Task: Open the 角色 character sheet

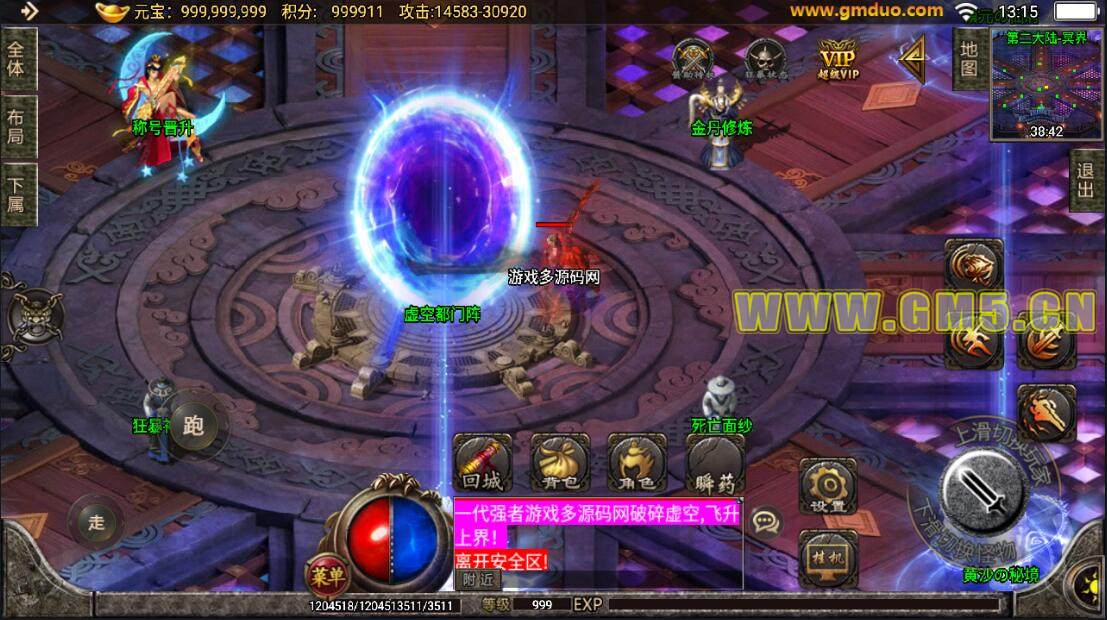Action: pyautogui.click(x=637, y=463)
